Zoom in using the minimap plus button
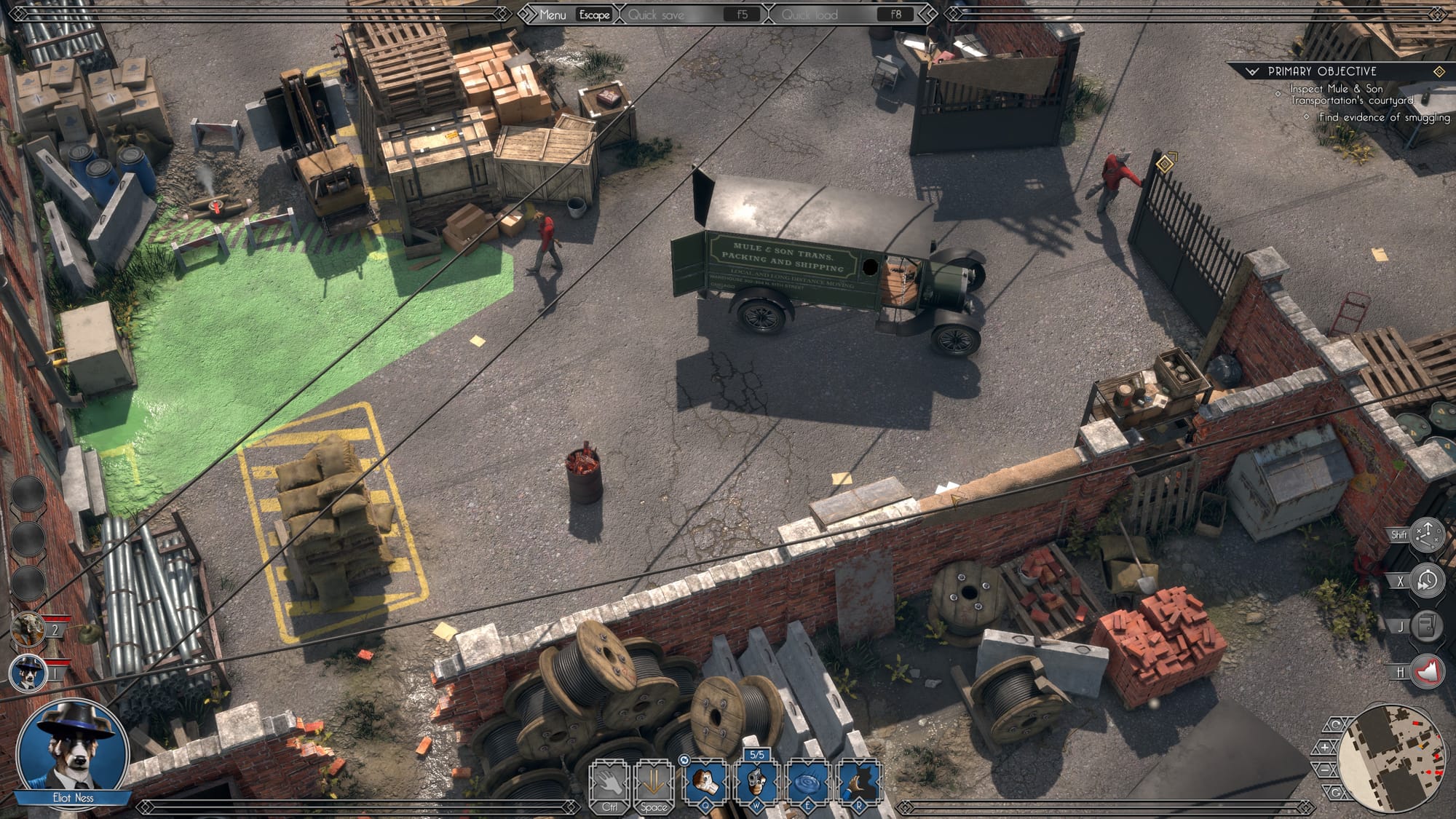1456x819 pixels. point(1324,748)
